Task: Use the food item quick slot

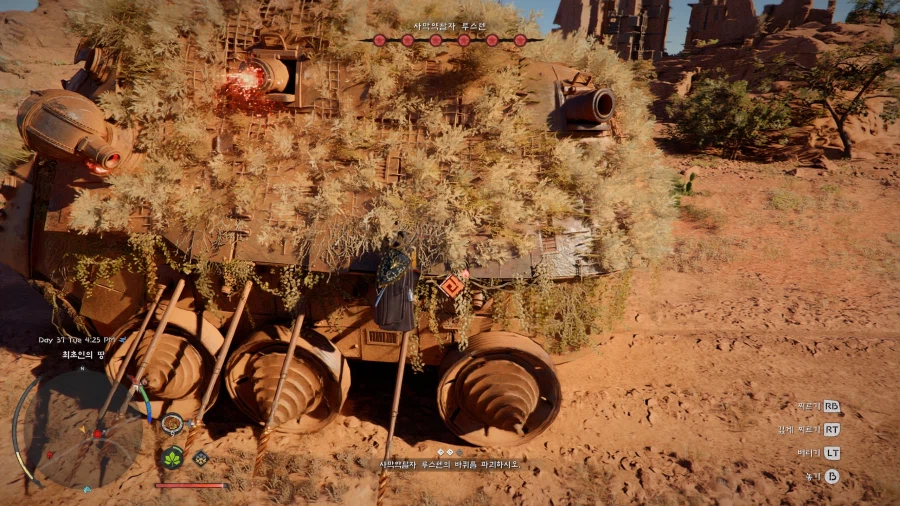Action: [172, 425]
